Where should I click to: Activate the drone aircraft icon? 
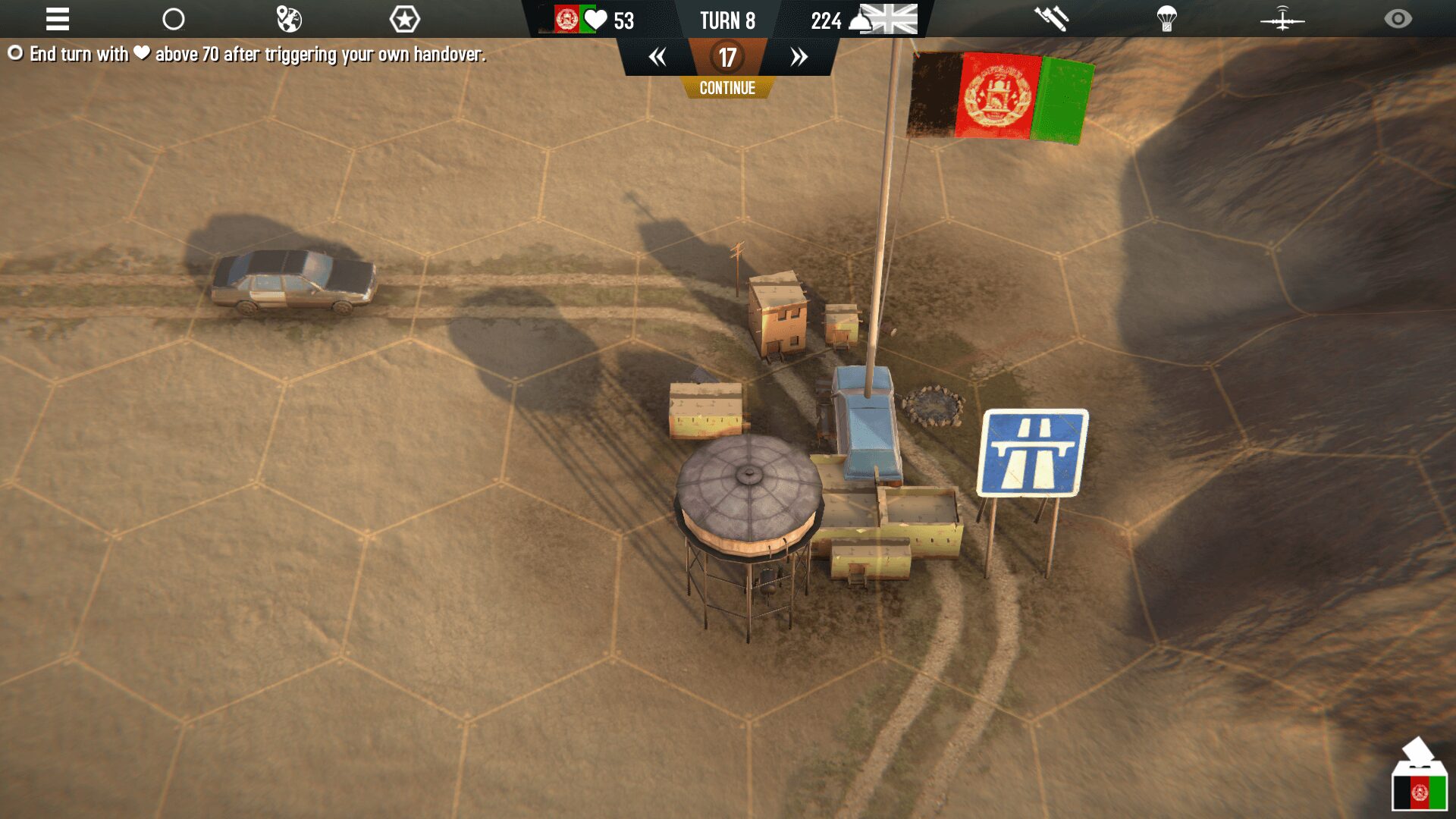pos(1282,19)
